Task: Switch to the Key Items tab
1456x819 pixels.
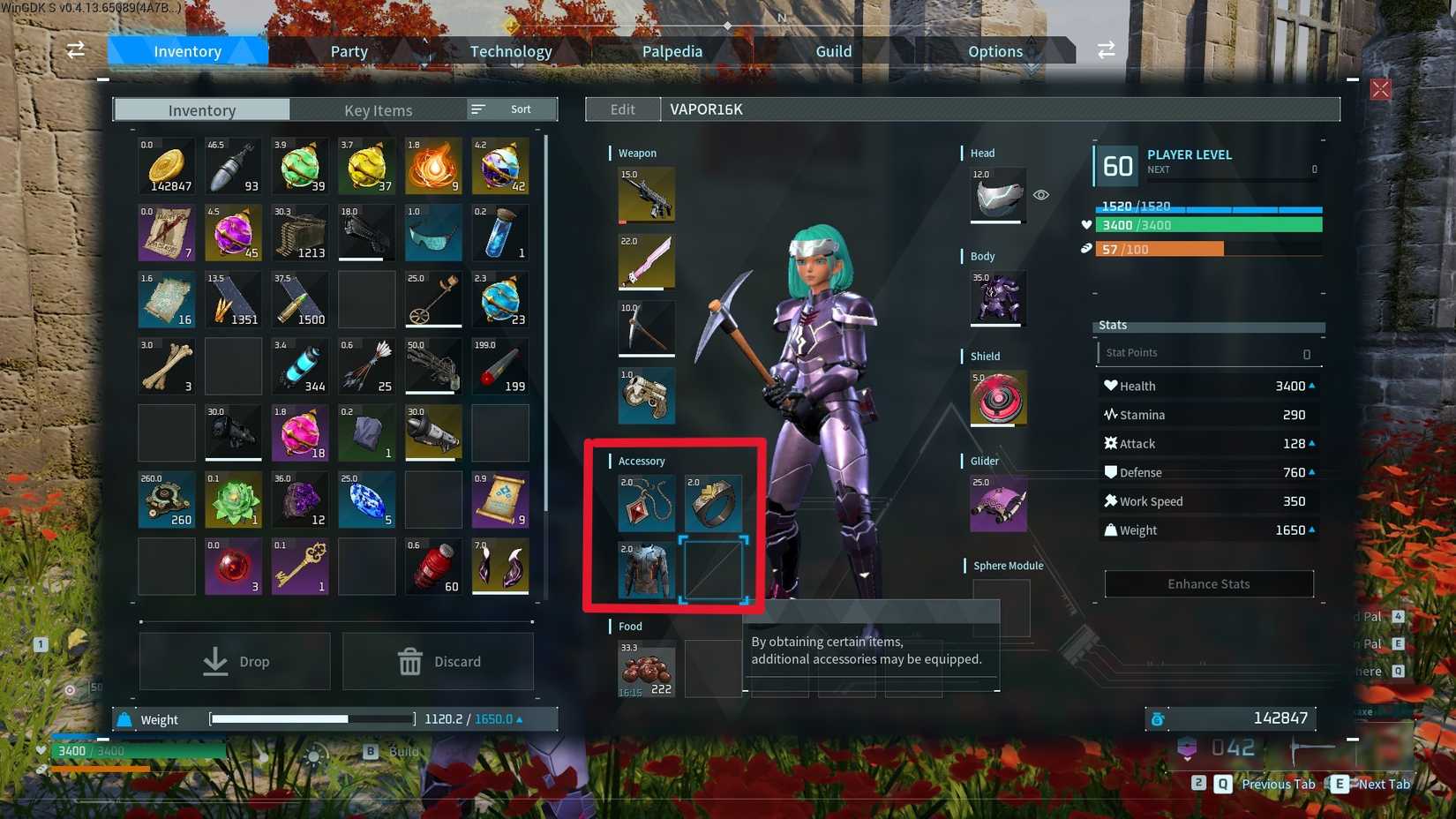Action: [x=378, y=109]
